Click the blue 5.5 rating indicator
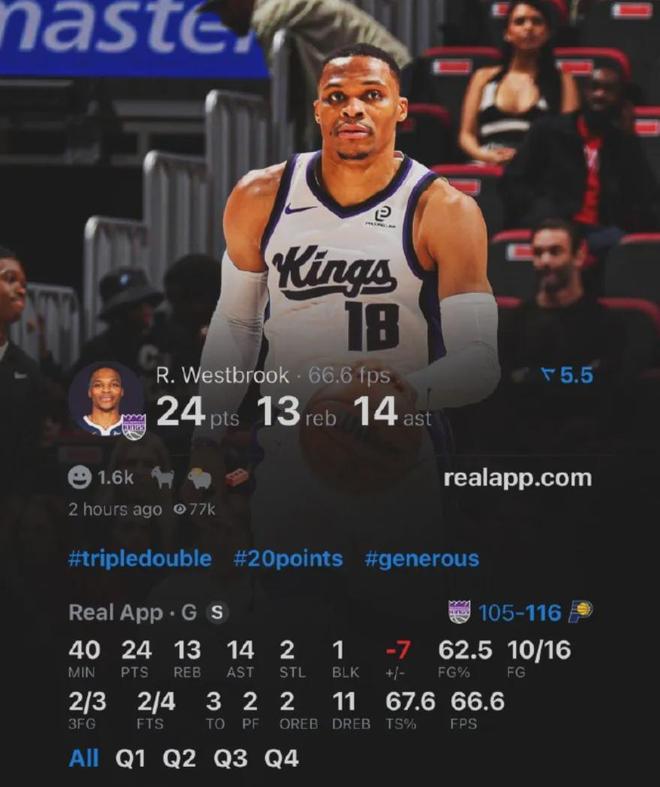This screenshot has width=660, height=787. (566, 375)
